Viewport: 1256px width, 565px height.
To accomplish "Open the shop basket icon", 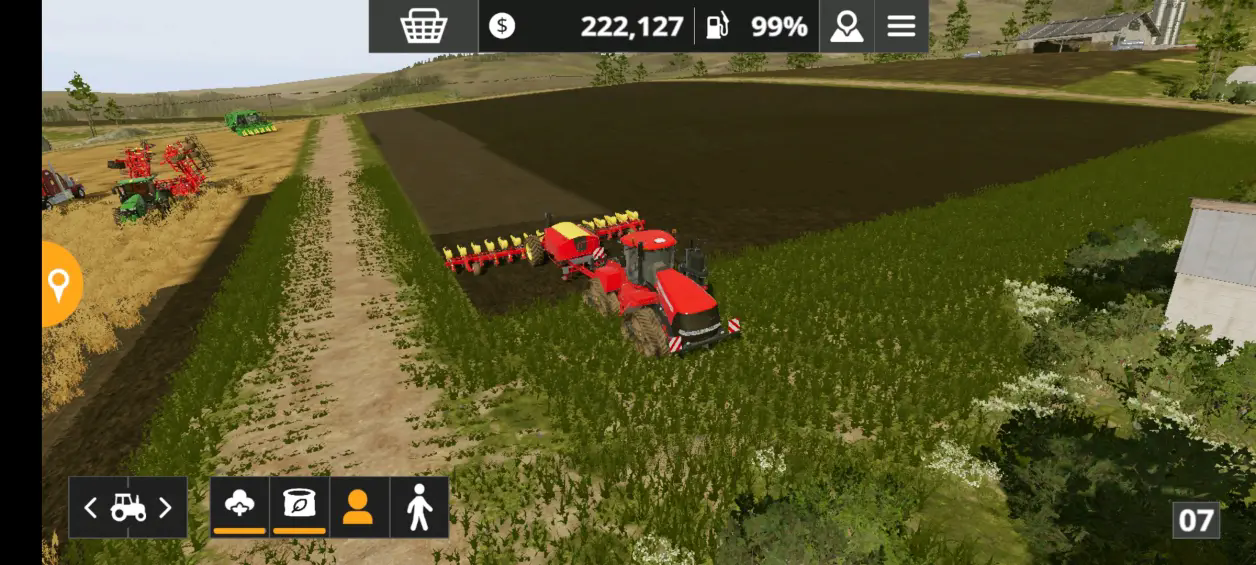I will 423,26.
